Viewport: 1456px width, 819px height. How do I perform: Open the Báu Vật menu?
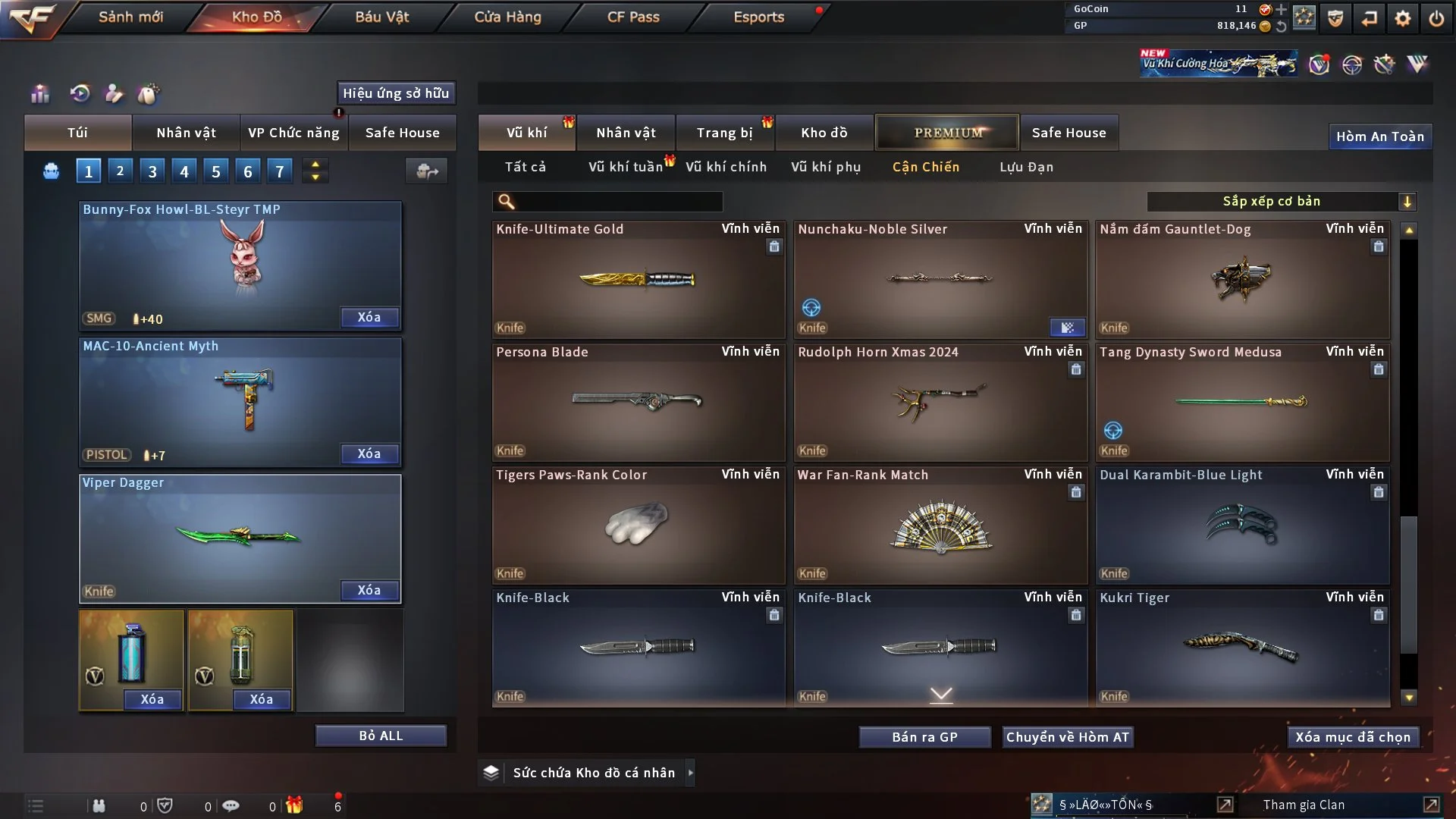pos(381,17)
